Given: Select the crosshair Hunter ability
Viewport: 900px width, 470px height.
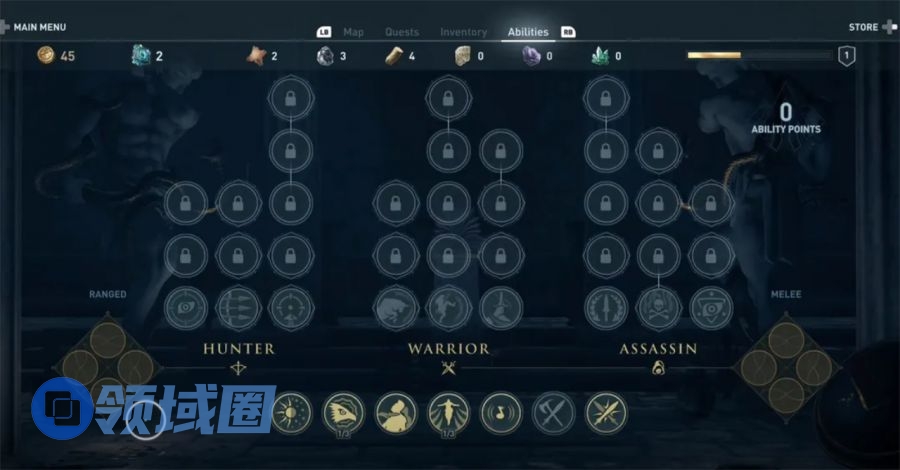Looking at the screenshot, I should click(291, 307).
